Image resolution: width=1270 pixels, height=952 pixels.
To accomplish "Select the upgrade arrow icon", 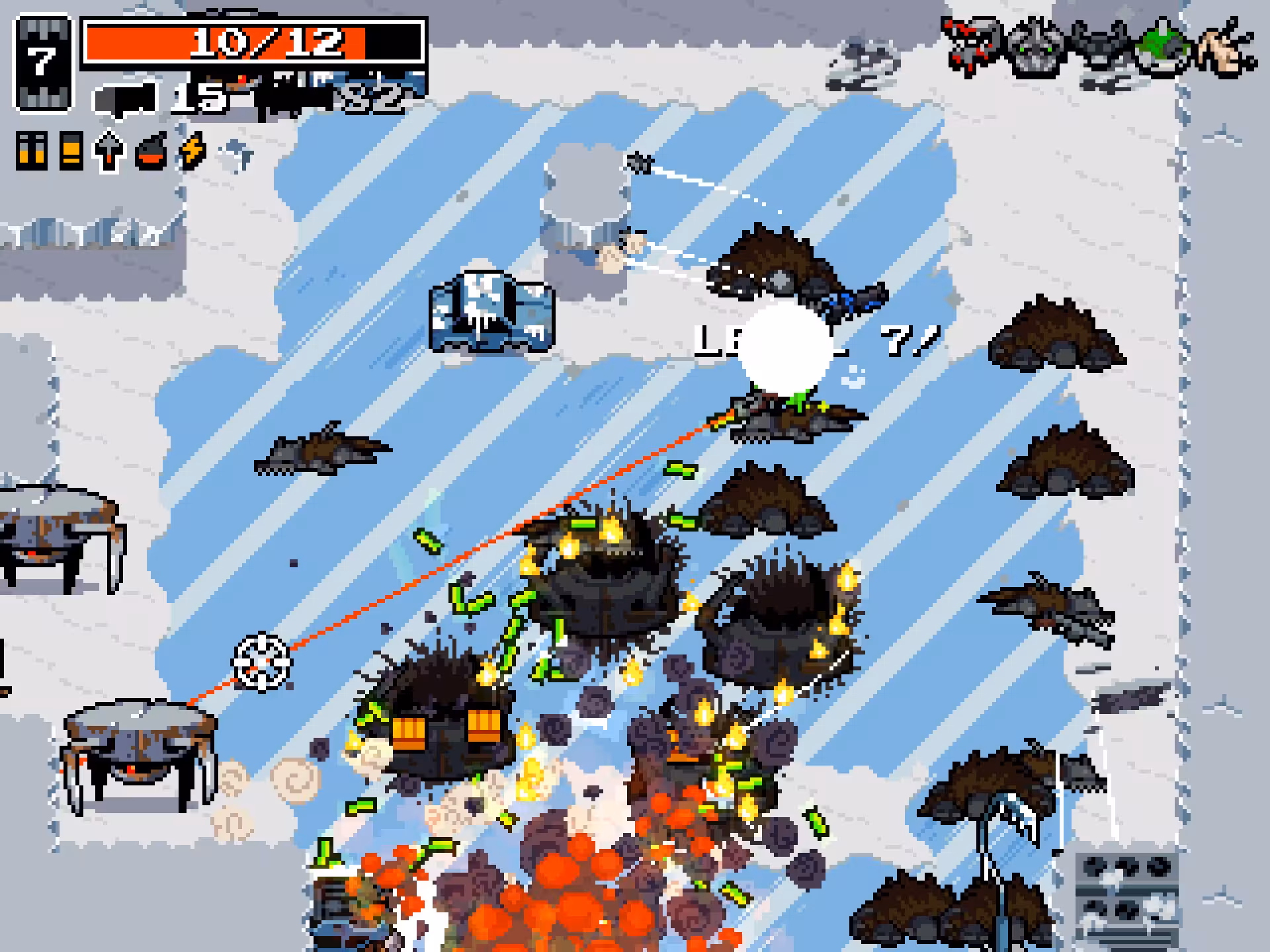I will (x=108, y=151).
